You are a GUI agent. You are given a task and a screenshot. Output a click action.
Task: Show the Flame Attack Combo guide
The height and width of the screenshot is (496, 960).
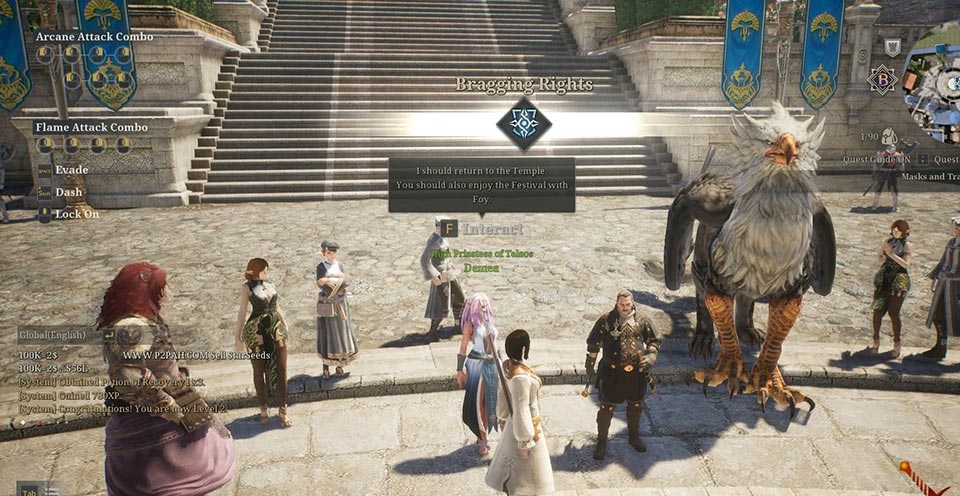click(91, 127)
